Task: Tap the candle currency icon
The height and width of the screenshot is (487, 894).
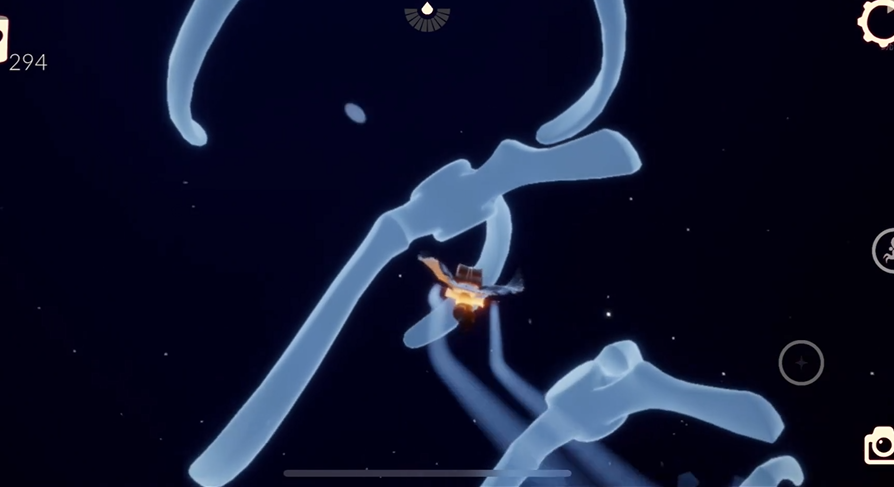Action: [x=3, y=38]
